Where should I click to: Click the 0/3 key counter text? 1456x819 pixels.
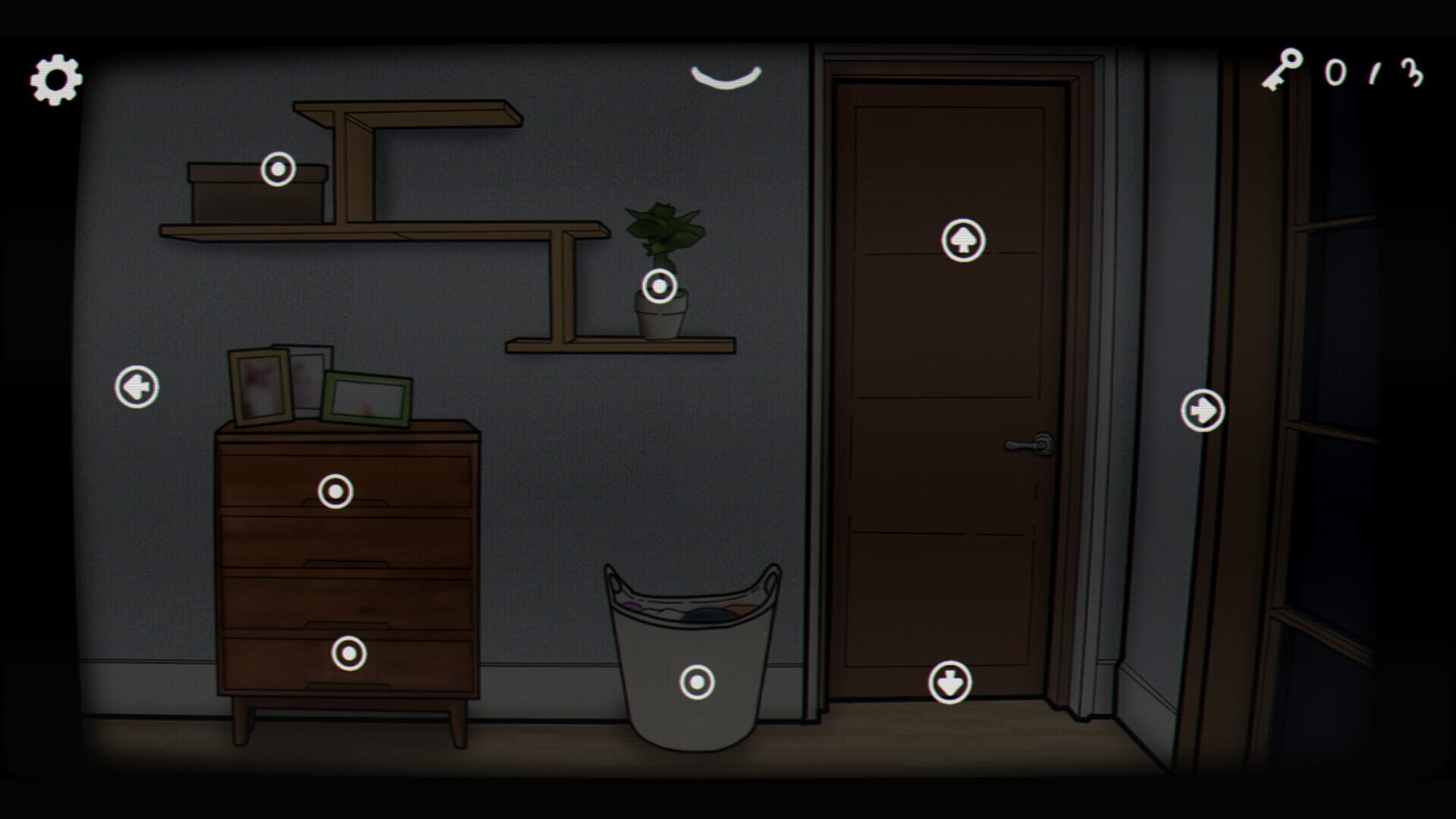click(1373, 72)
